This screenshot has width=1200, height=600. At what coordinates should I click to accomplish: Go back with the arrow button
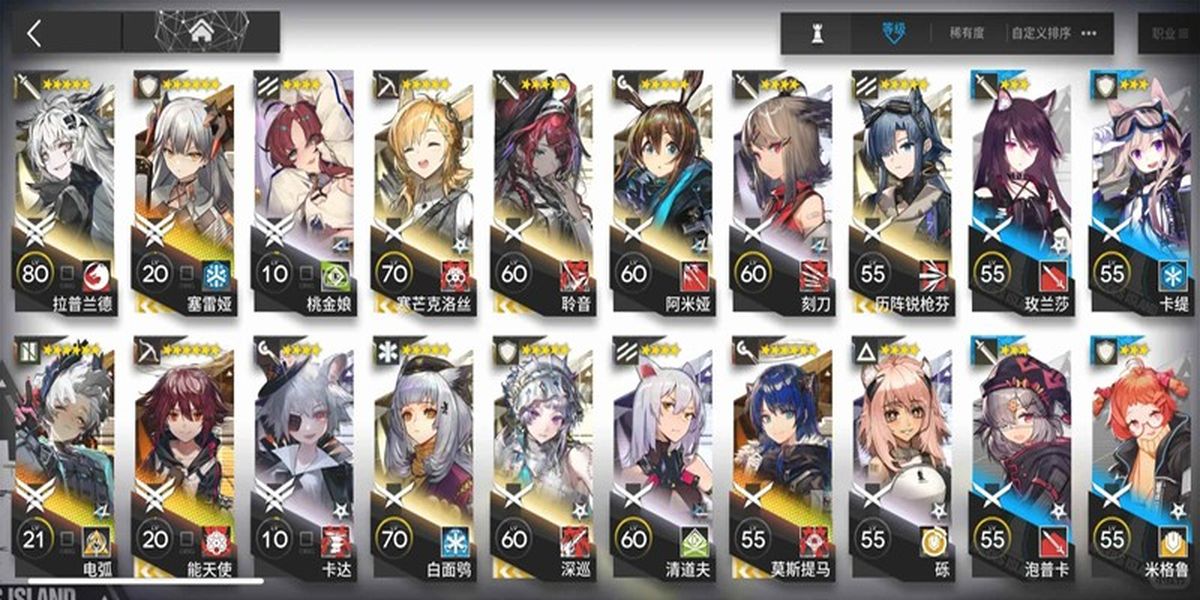[x=36, y=33]
